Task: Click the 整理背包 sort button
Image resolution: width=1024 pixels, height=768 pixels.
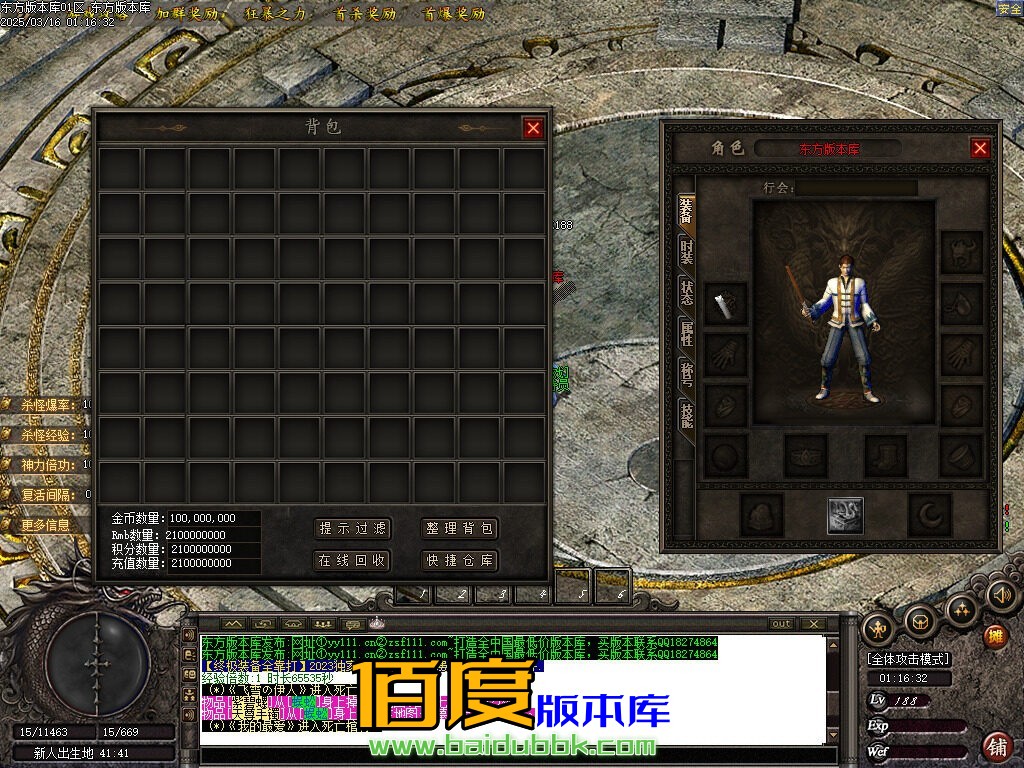Action: (x=460, y=528)
